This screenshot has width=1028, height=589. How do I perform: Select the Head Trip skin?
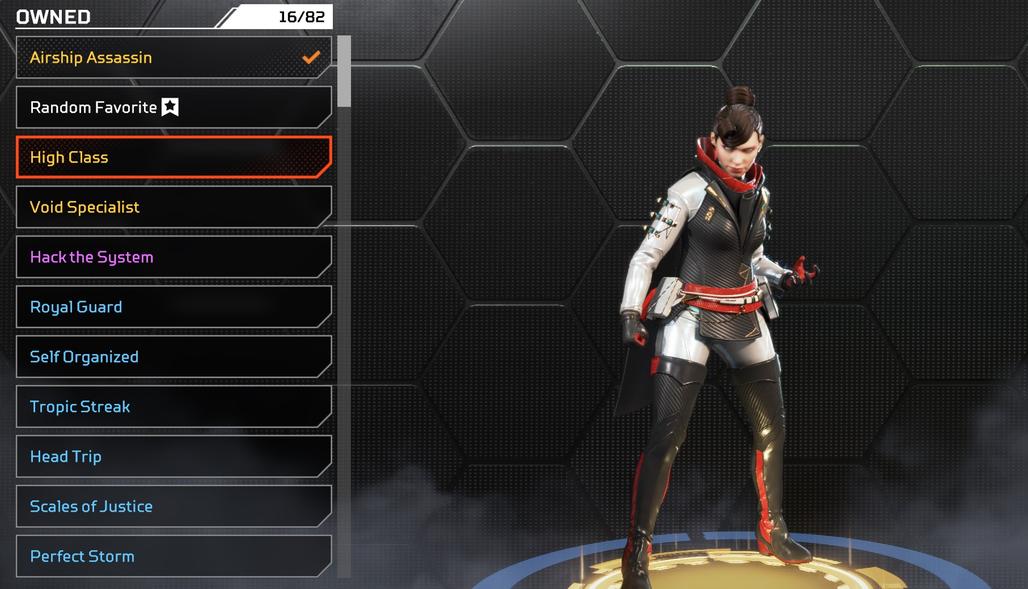click(173, 457)
